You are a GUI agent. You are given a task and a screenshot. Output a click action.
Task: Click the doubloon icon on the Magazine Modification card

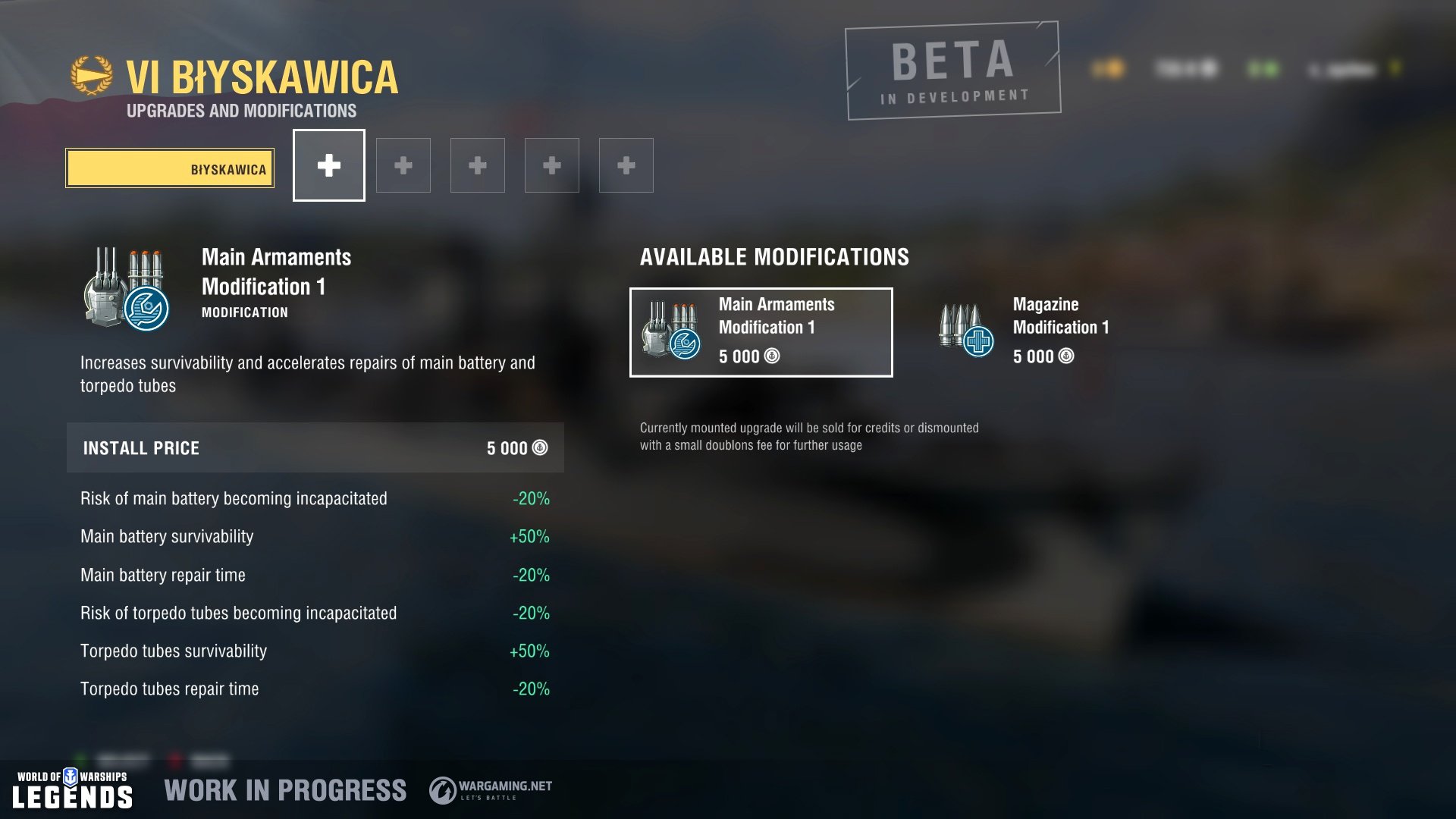click(x=1065, y=356)
